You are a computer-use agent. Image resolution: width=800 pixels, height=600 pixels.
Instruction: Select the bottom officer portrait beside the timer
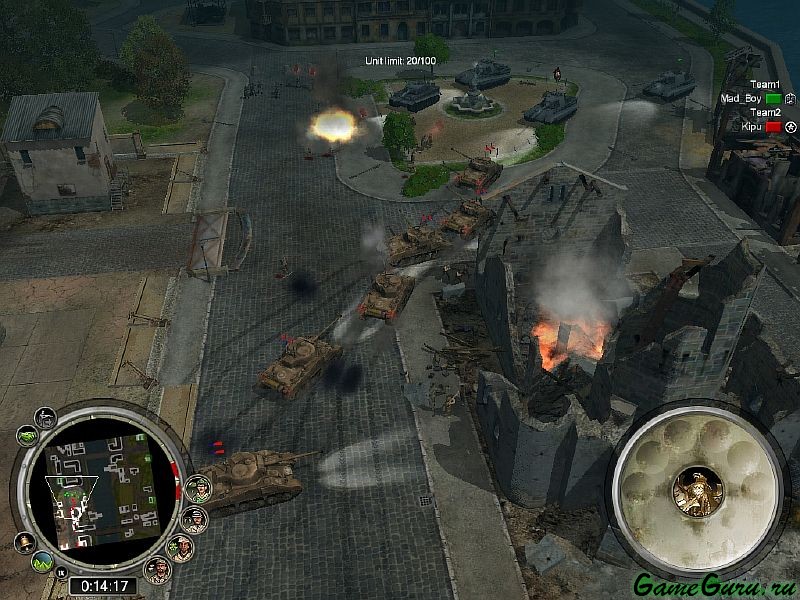pyautogui.click(x=156, y=569)
